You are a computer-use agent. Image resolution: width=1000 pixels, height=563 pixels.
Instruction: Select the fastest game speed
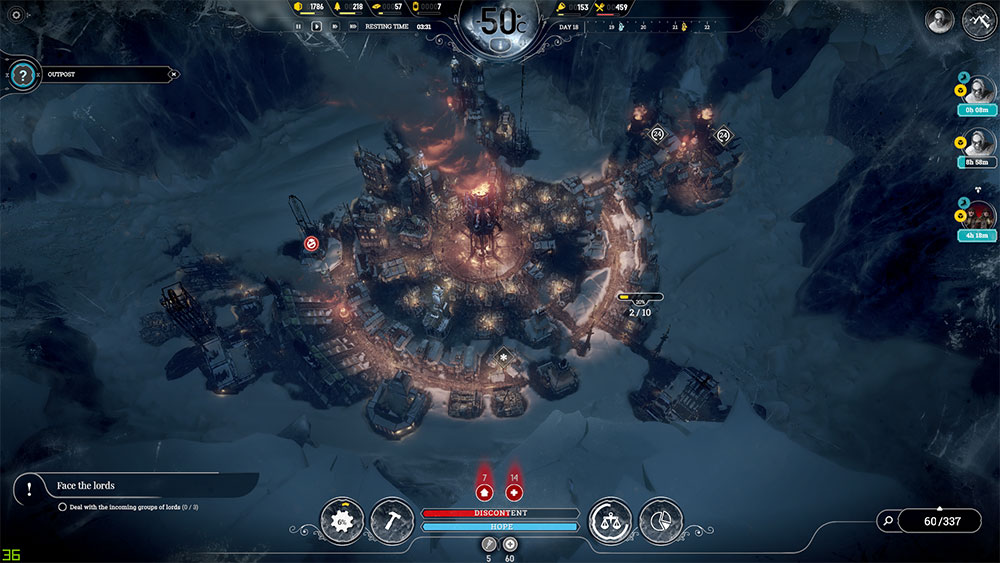[353, 26]
